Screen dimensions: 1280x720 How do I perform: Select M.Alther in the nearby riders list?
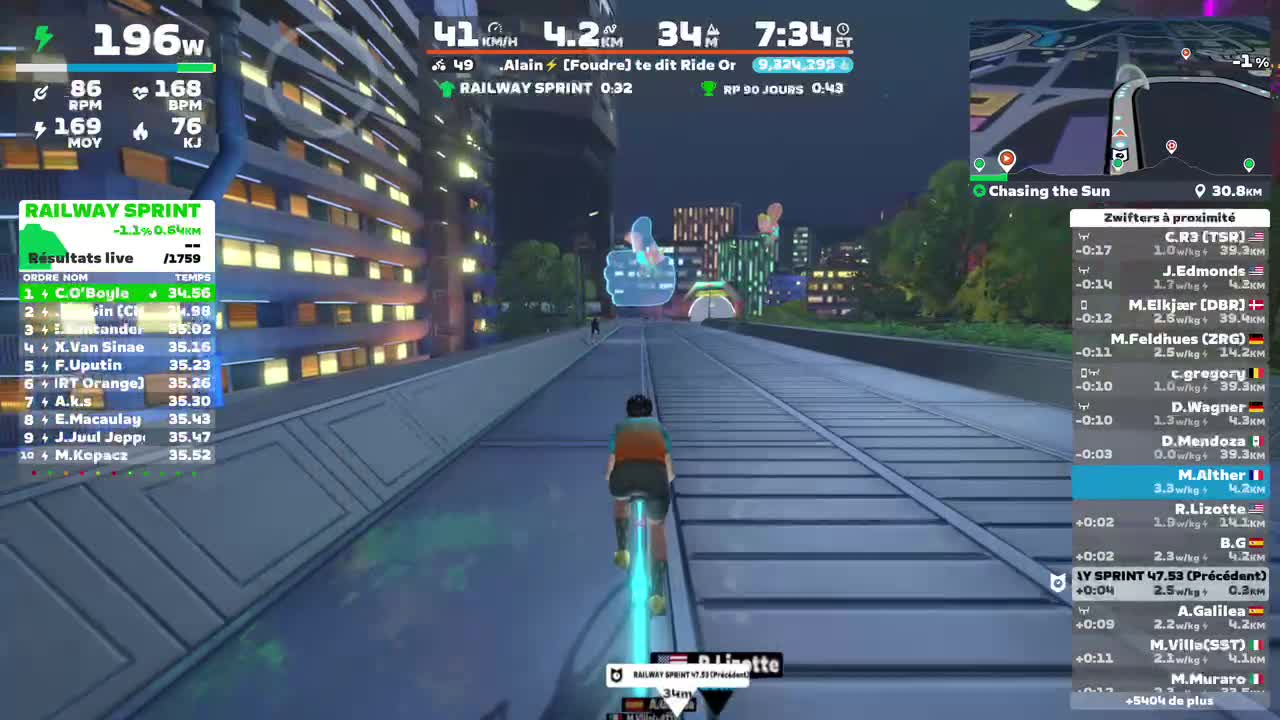coord(1169,481)
